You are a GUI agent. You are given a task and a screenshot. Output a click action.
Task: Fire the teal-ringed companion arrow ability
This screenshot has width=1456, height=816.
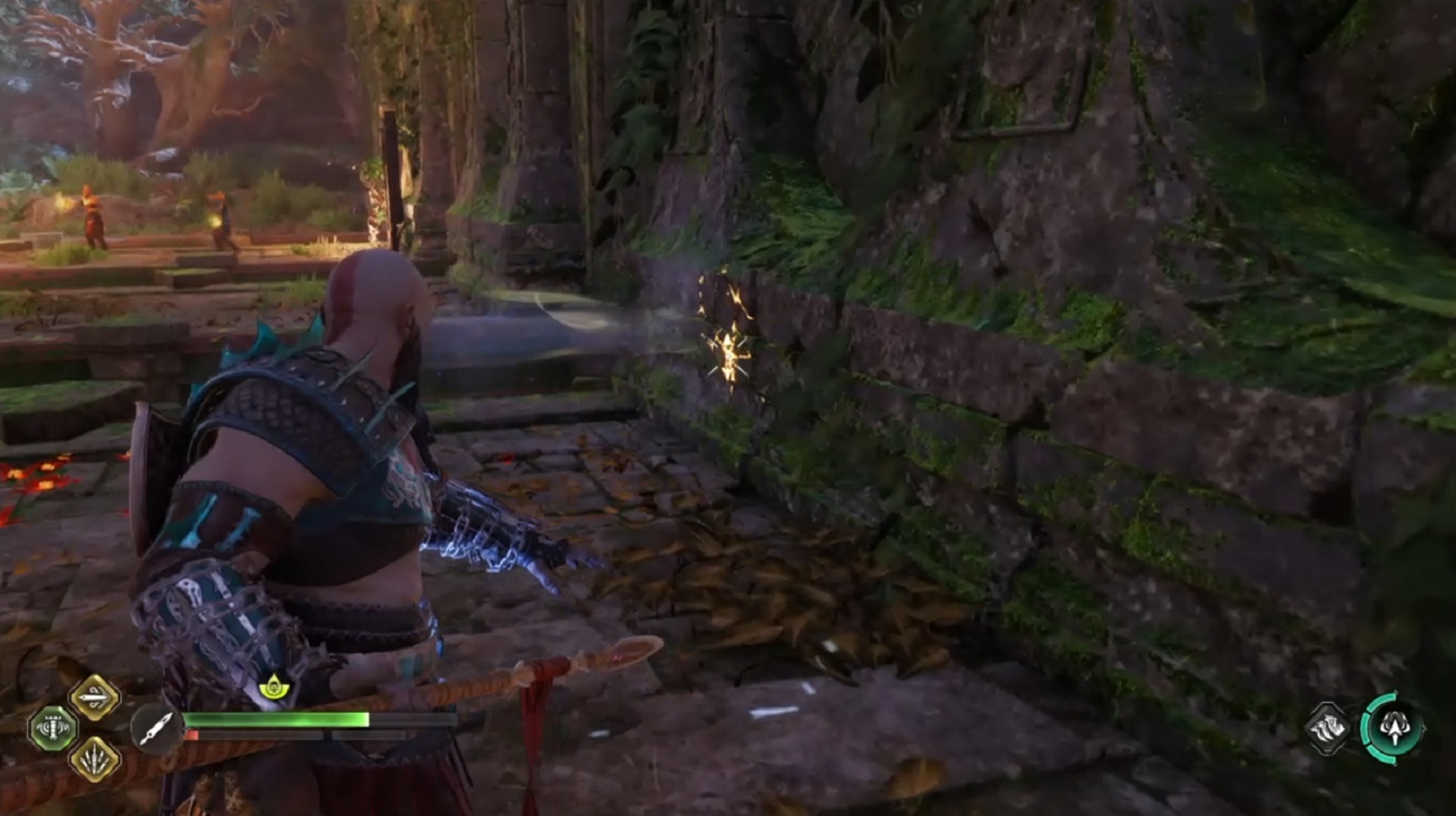coord(1393,728)
